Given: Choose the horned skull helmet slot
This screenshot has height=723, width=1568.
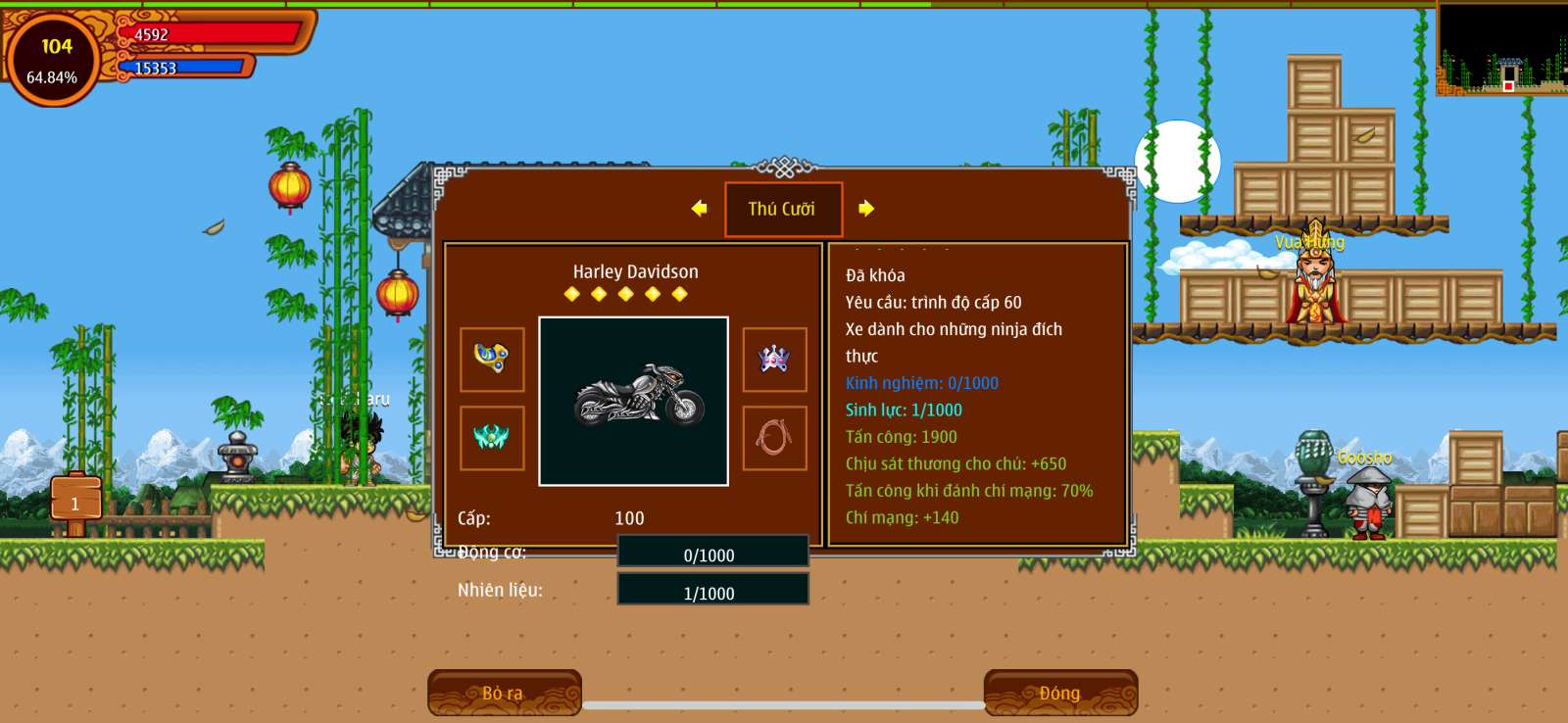Looking at the screenshot, I should click(x=774, y=360).
